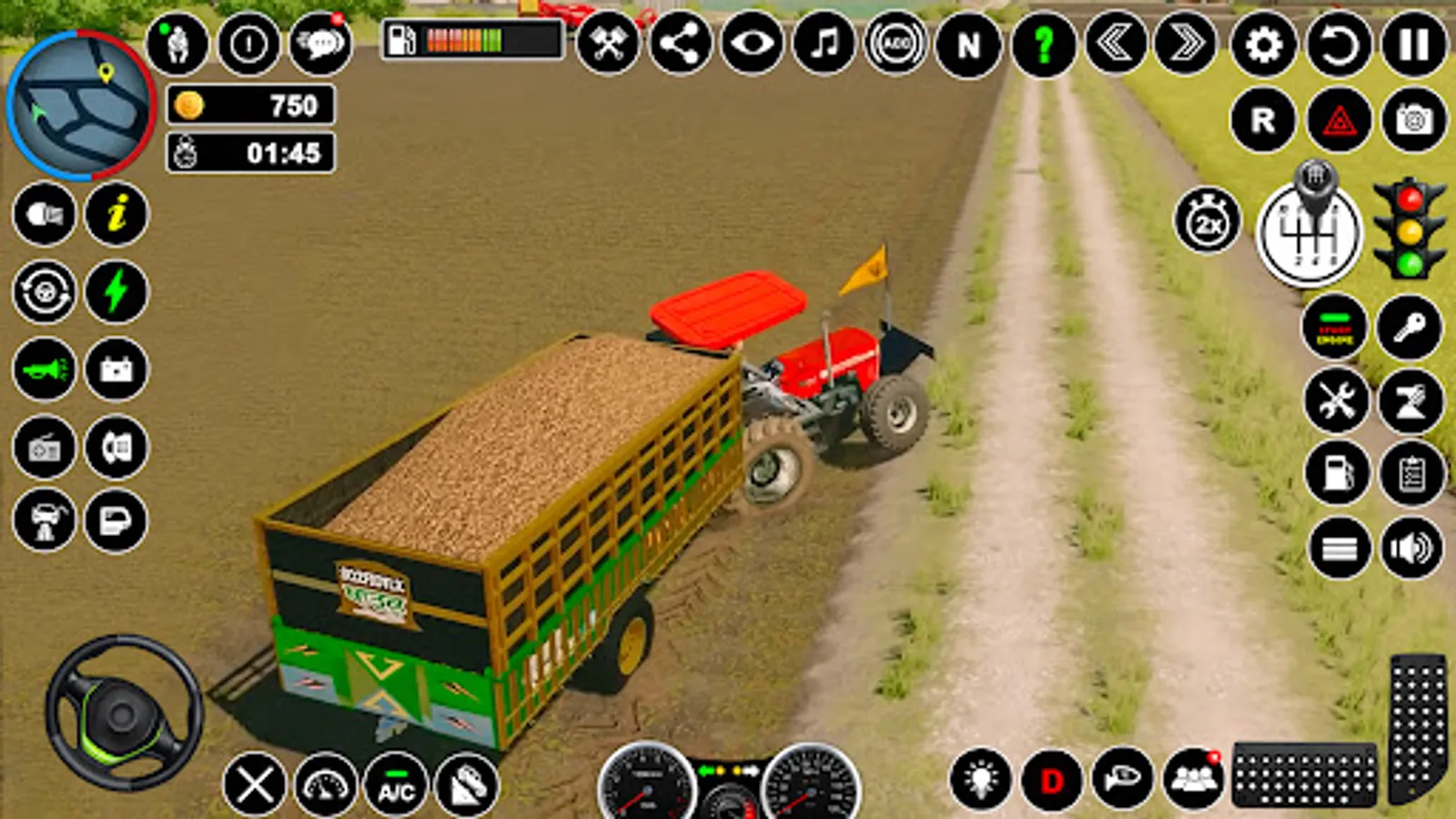Screen dimensions: 1456x819
Task: Open the repair tools menu
Action: pos(1335,398)
